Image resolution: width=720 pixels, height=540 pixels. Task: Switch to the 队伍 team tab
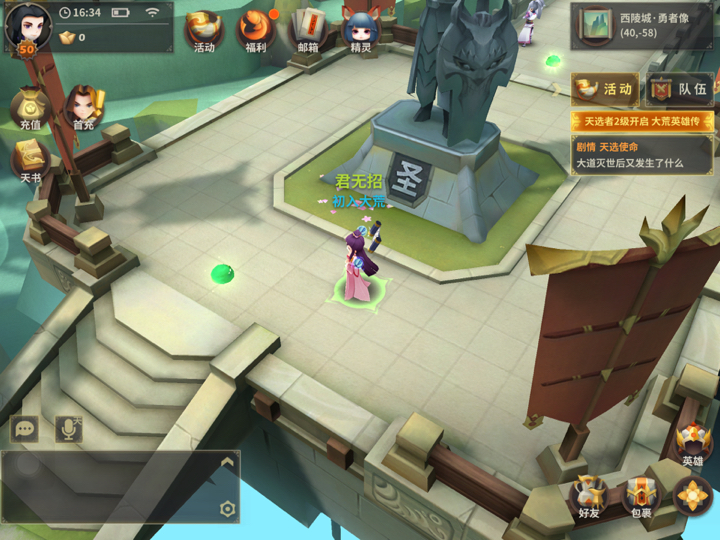tap(679, 90)
